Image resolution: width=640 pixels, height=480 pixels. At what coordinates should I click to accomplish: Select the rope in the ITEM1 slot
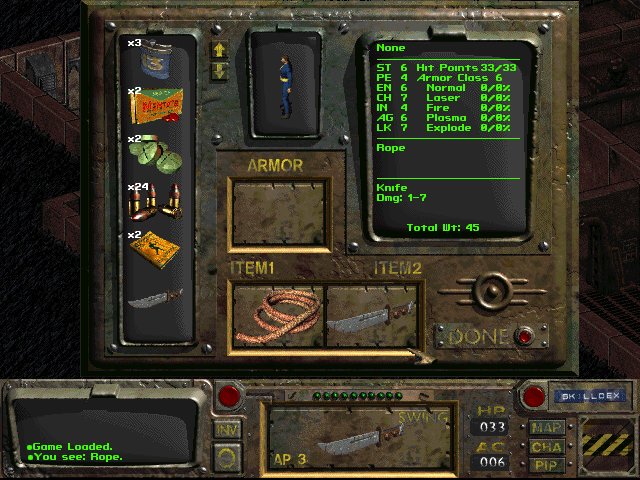278,315
